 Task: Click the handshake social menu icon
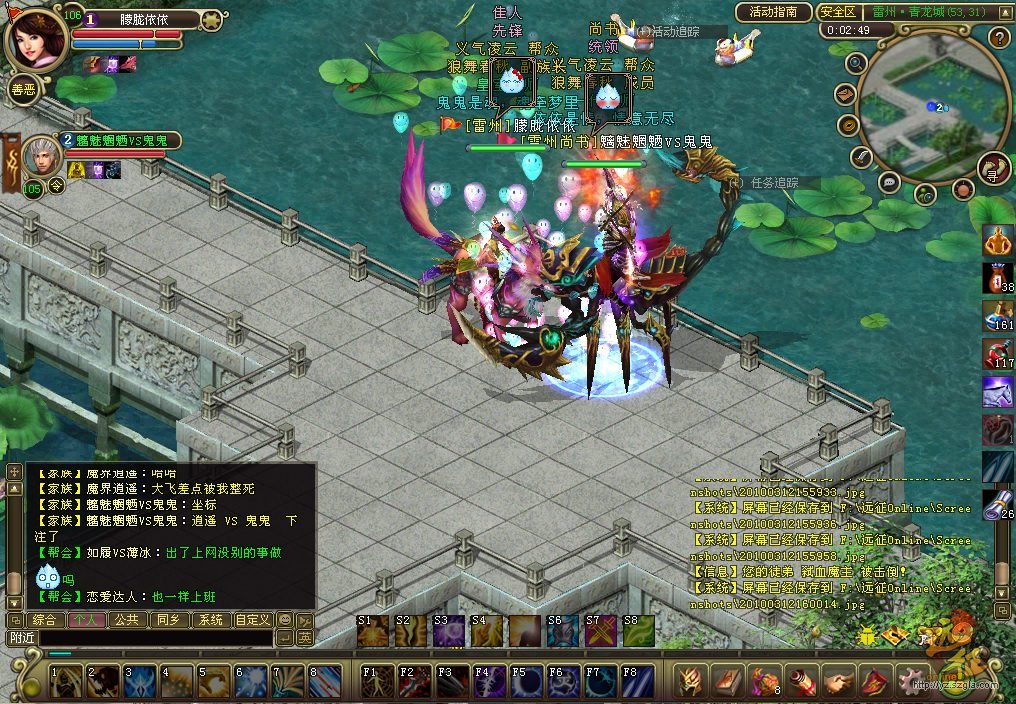[x=837, y=681]
